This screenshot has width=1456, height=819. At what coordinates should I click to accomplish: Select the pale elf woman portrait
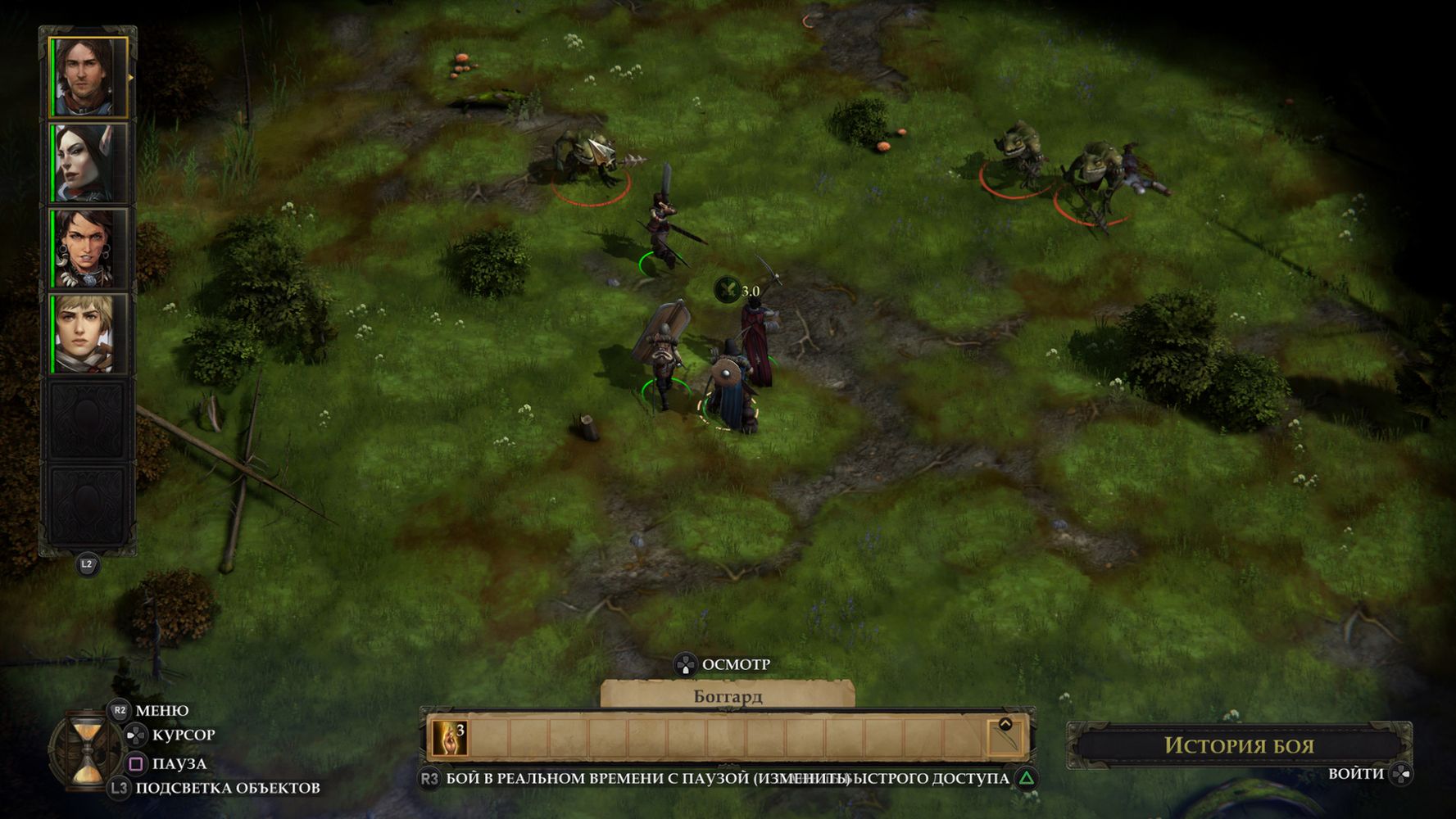point(88,163)
